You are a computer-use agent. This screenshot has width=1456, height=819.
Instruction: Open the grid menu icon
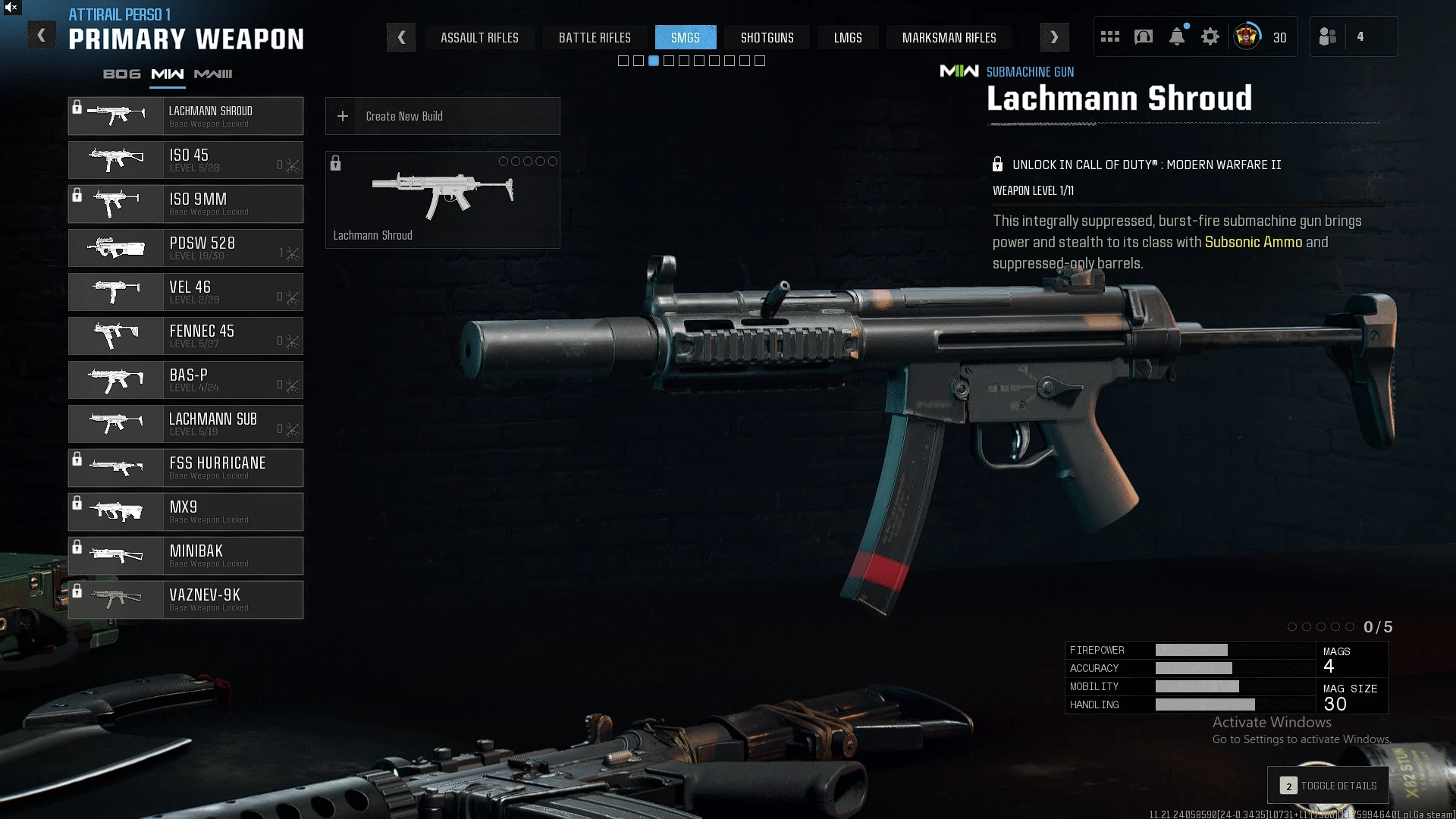1110,37
